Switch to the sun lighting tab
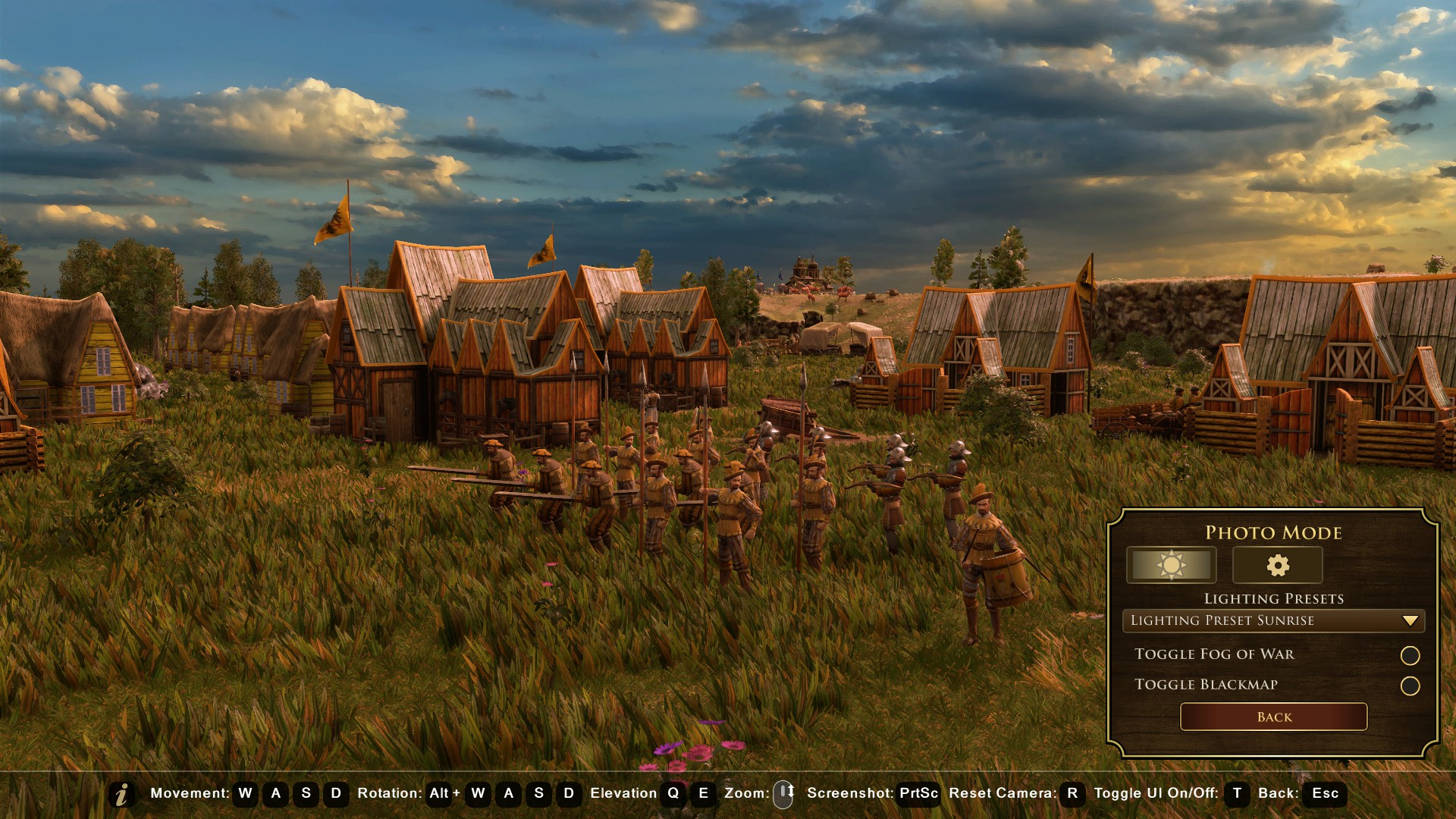Viewport: 1456px width, 819px height. pos(1171,565)
